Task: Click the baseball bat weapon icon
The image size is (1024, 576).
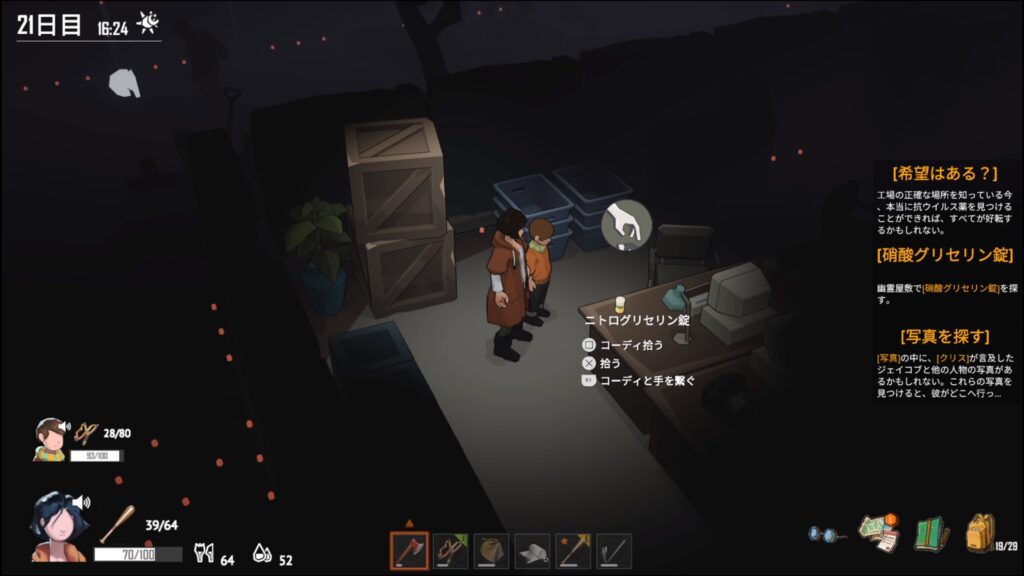Action: coord(115,524)
